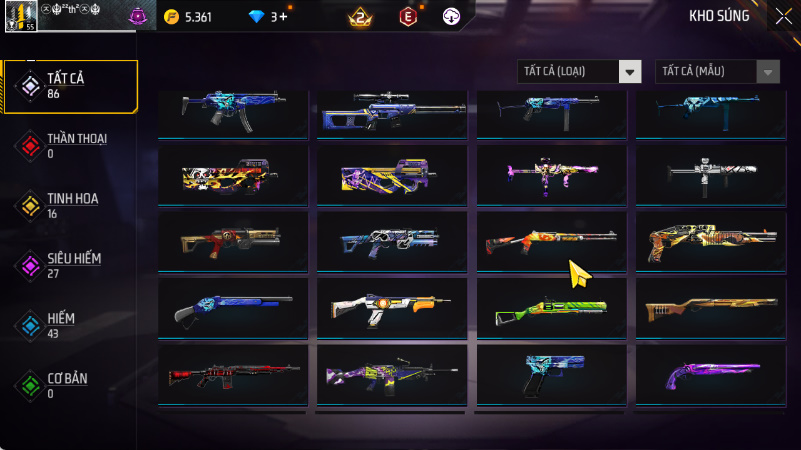Select the white and orange rifle skin
Image resolution: width=801 pixels, height=450 pixels.
click(x=392, y=309)
